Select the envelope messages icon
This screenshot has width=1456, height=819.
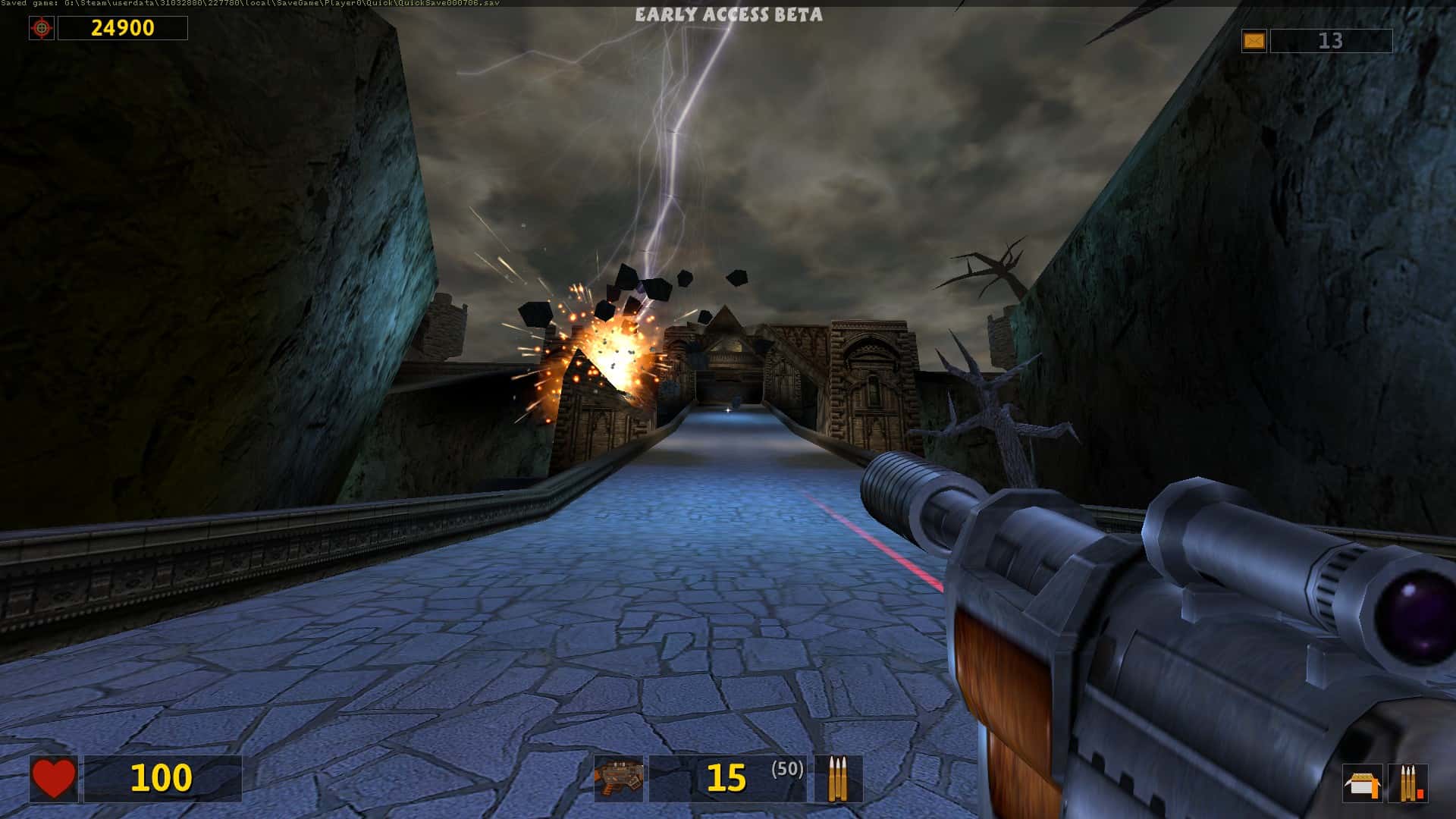(1254, 39)
